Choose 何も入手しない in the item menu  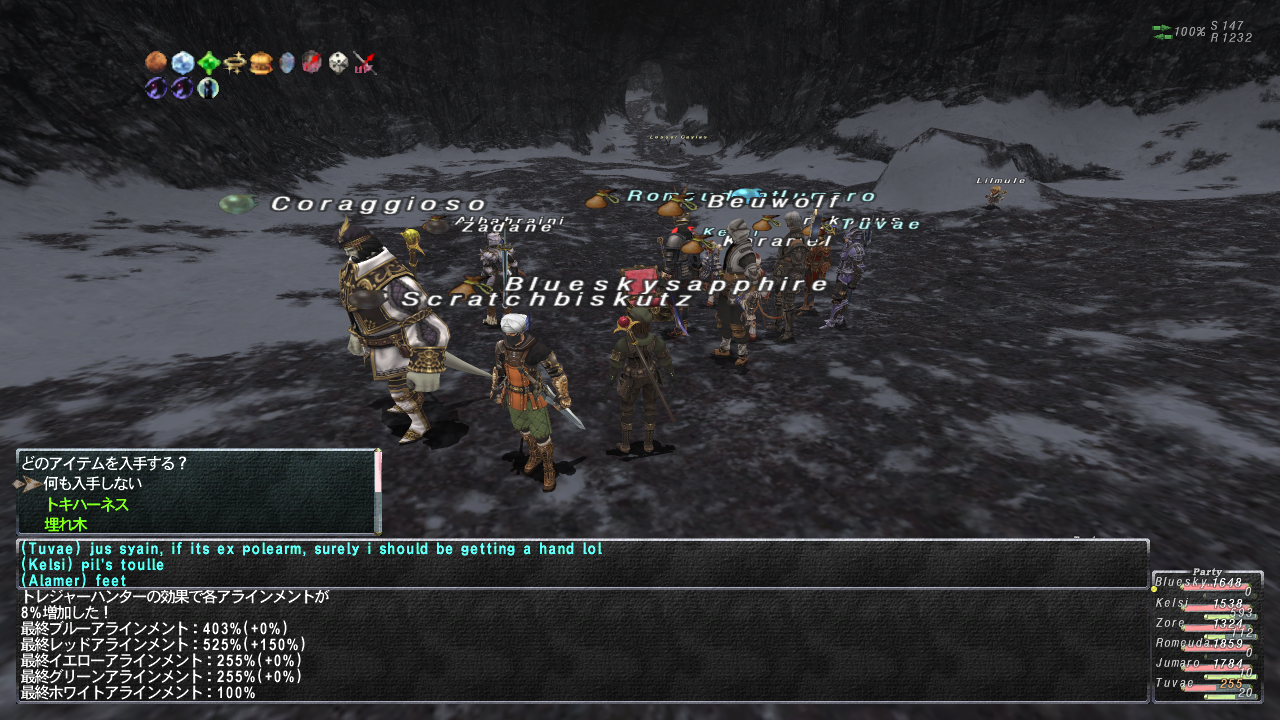(x=92, y=484)
